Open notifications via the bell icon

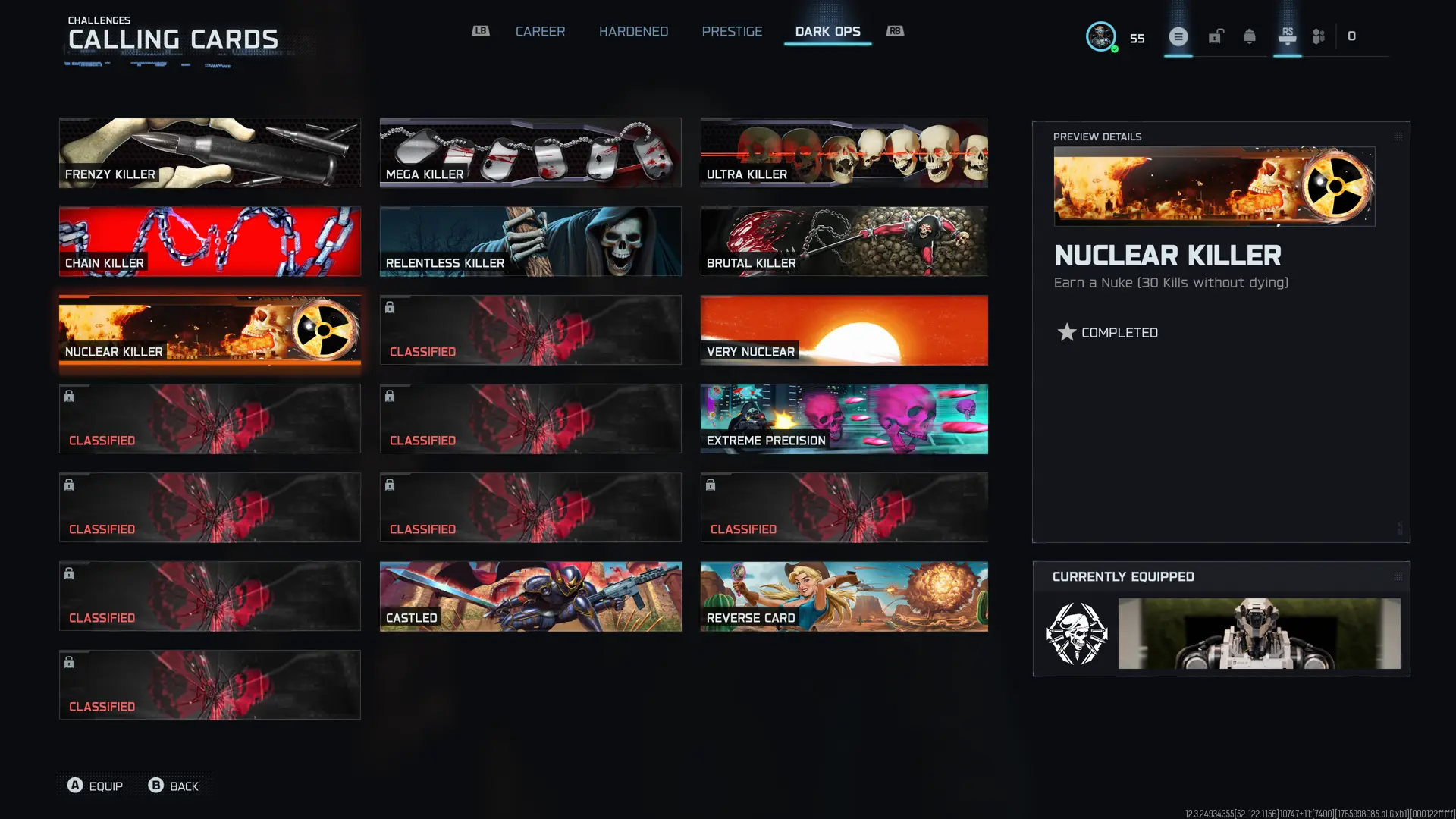1248,36
